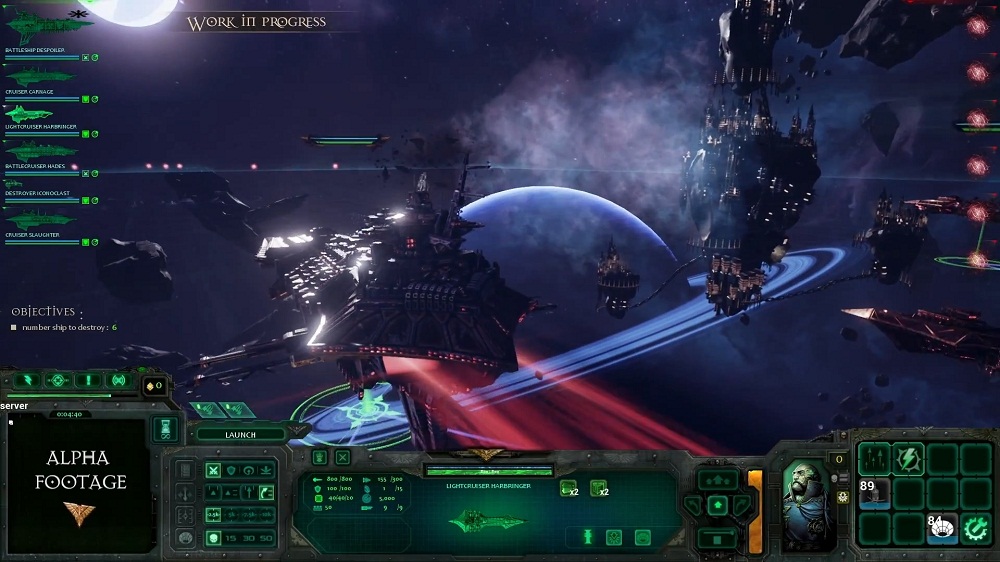Viewport: 1000px width, 562px height.
Task: Activate the triple arrows skill icon
Action: tap(874, 458)
